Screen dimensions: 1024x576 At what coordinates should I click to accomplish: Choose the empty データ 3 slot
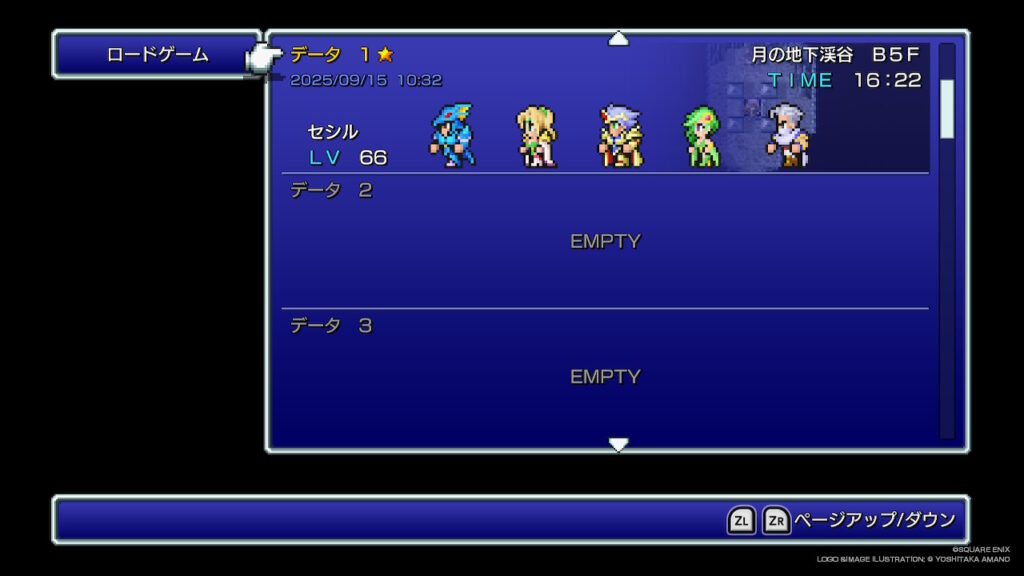pos(604,376)
